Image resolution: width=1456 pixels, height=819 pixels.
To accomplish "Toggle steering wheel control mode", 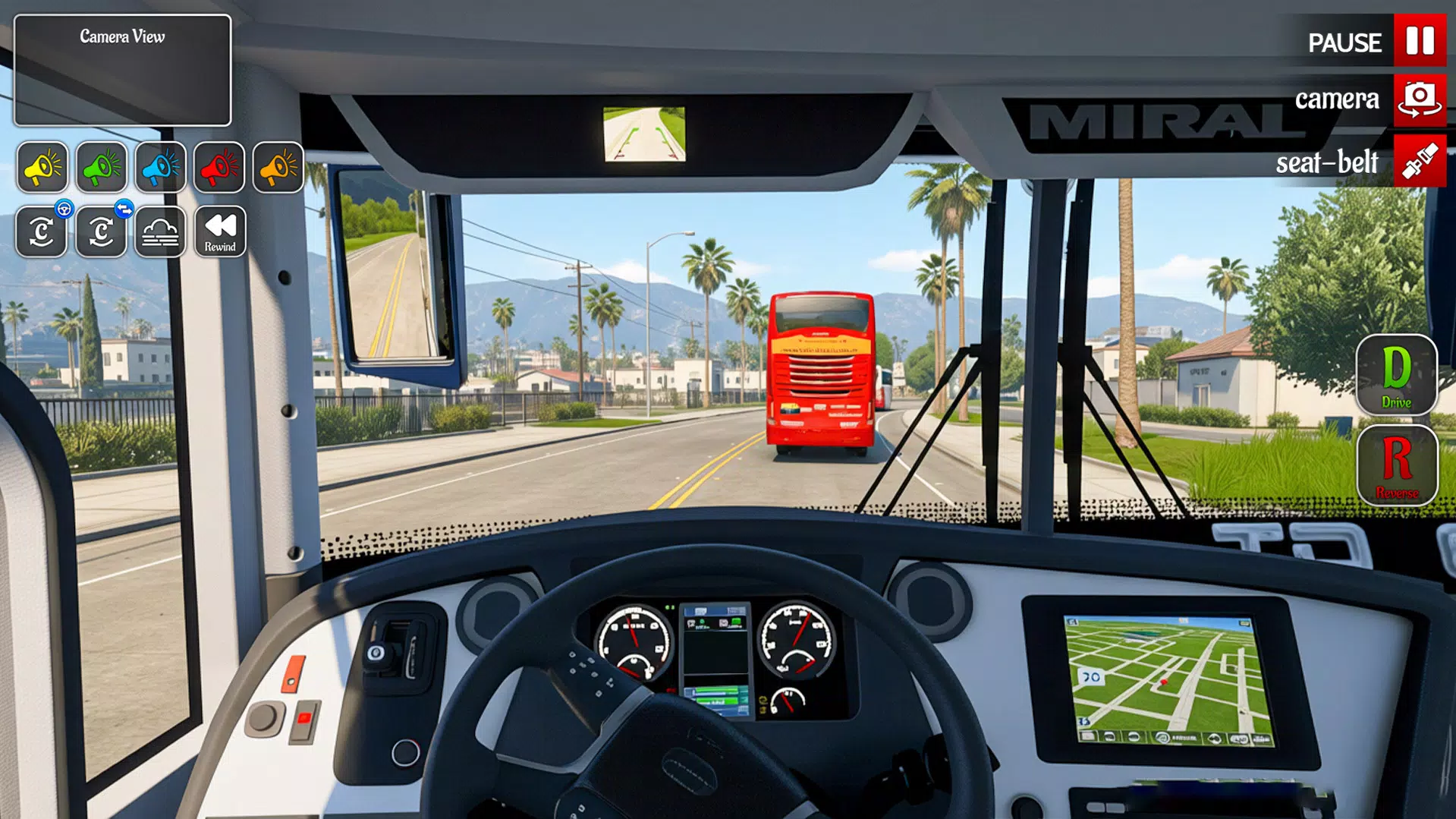I will point(42,231).
